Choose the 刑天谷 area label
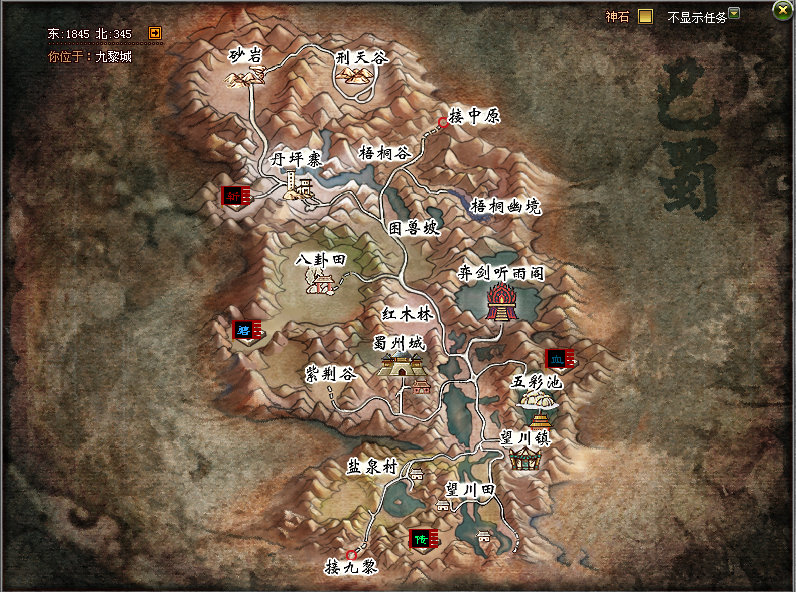The height and width of the screenshot is (592, 796). point(361,59)
